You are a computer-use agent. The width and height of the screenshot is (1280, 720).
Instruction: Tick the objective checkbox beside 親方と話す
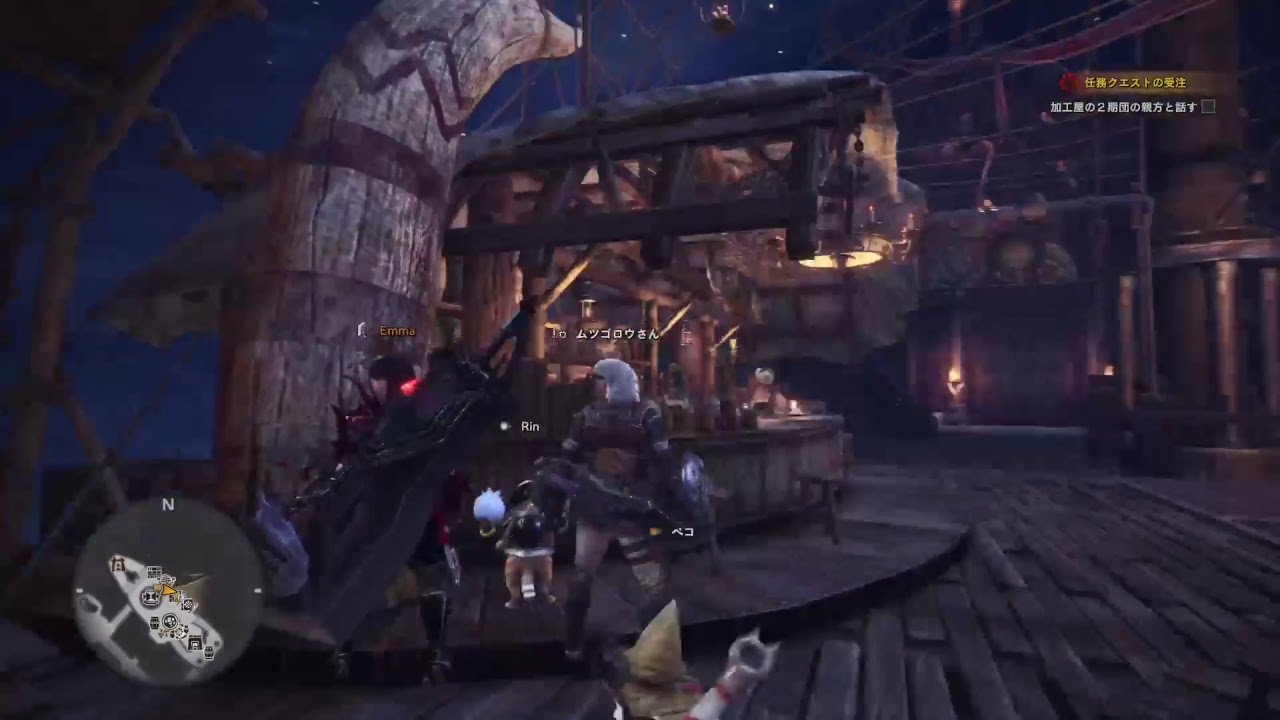click(x=1208, y=107)
